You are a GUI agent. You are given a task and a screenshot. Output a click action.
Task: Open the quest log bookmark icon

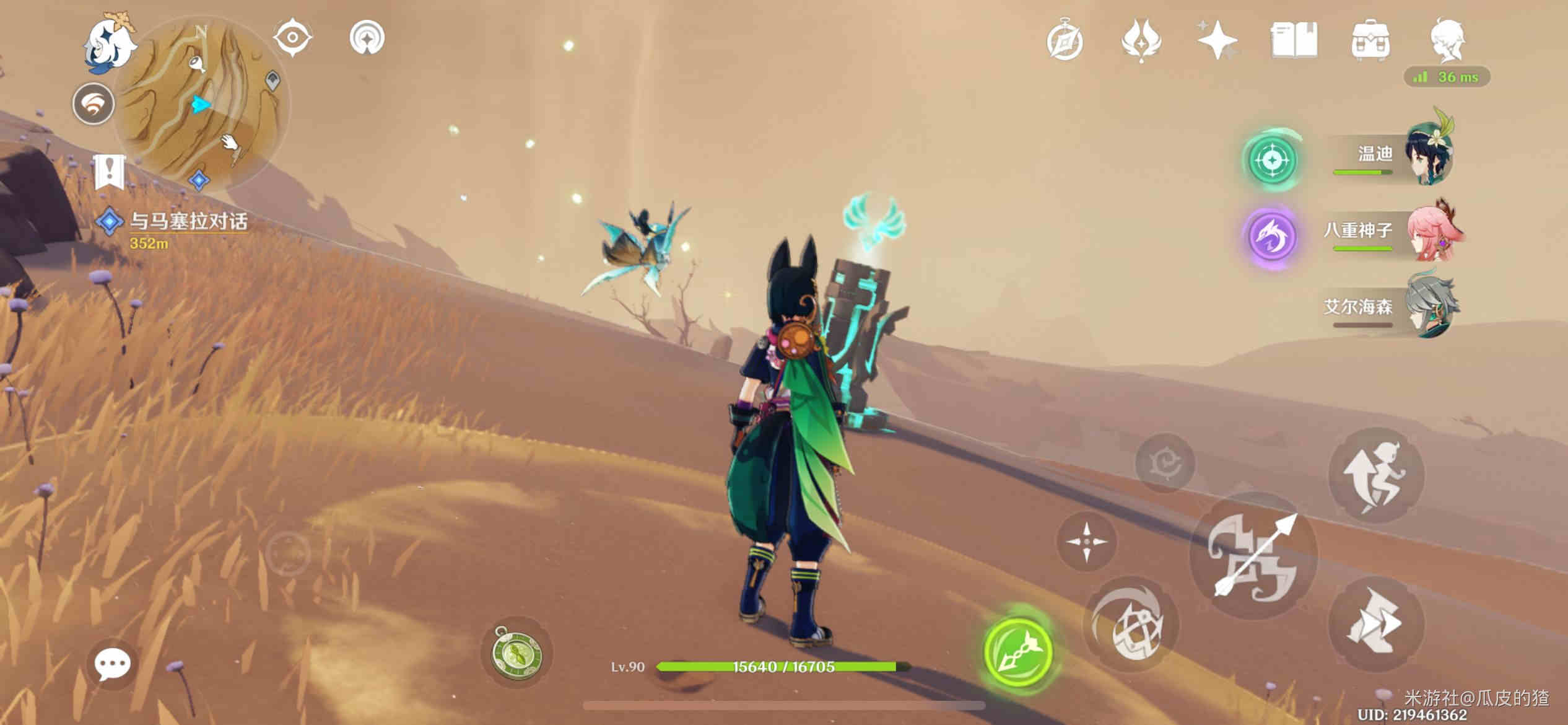tap(110, 171)
